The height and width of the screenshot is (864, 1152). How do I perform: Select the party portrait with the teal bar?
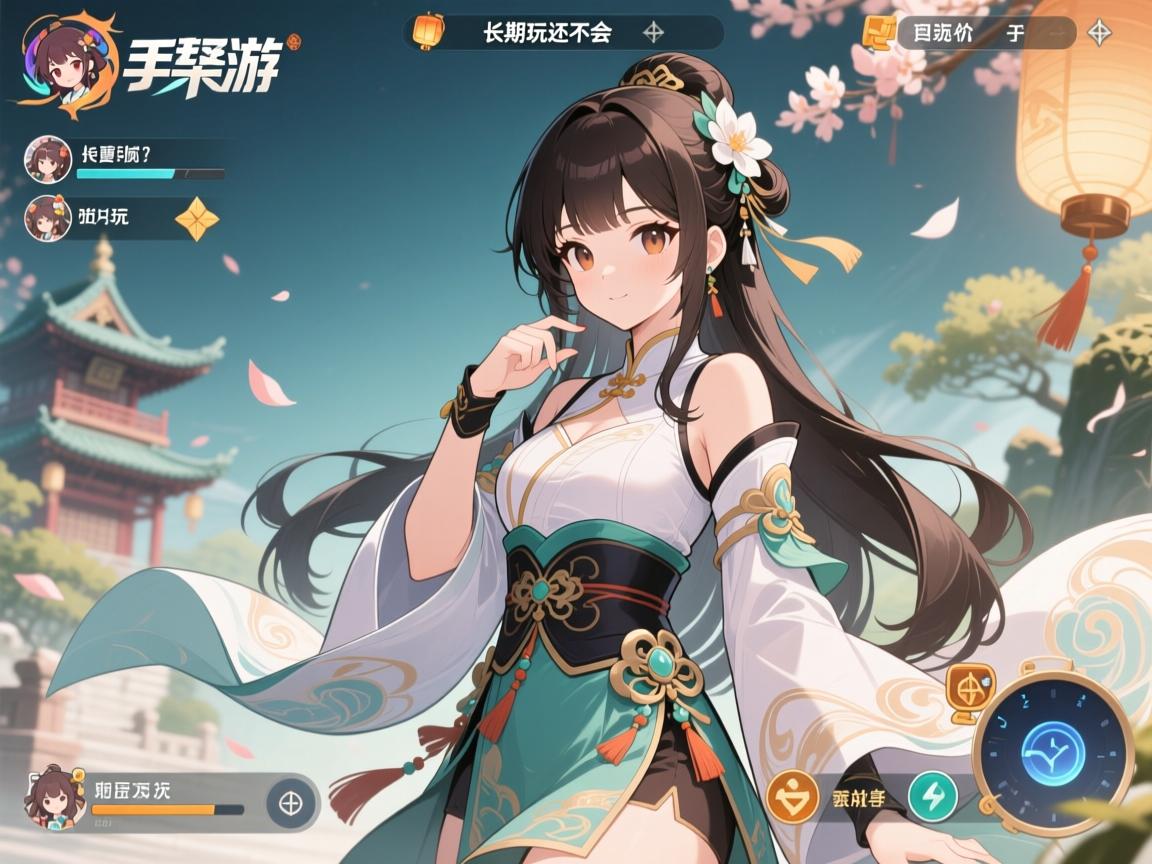[47, 159]
